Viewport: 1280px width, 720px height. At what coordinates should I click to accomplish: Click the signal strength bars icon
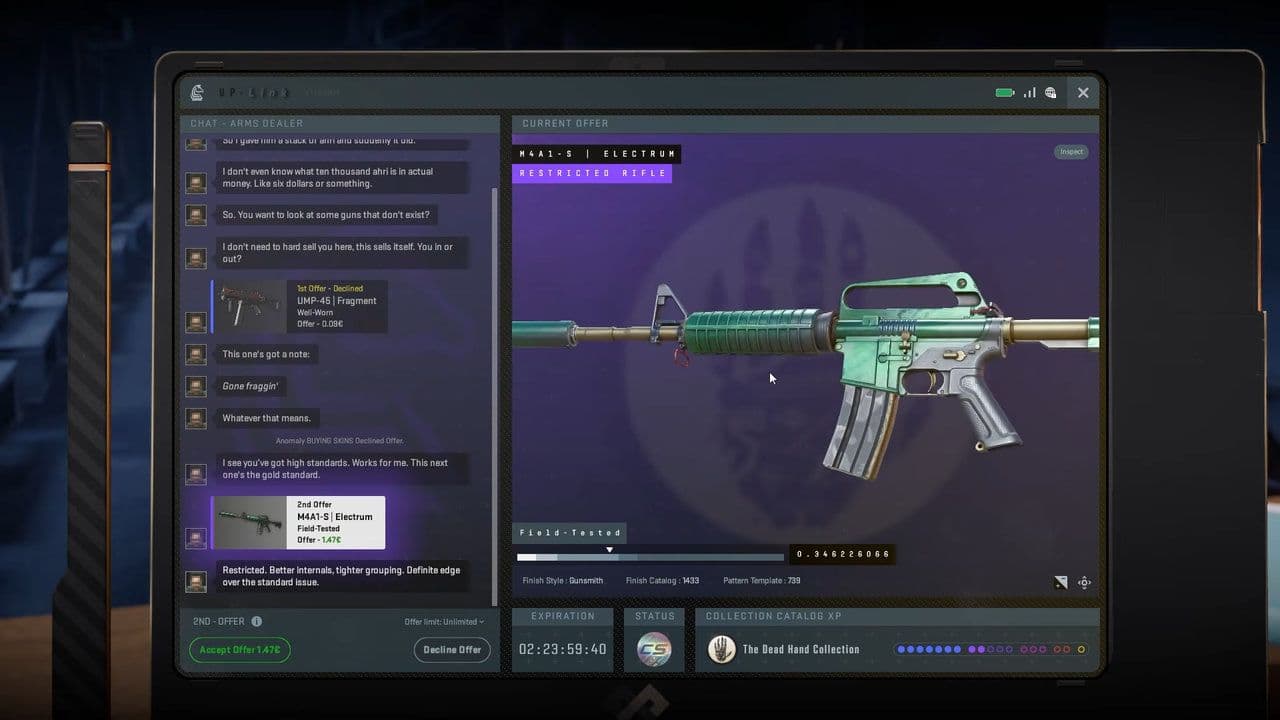click(x=1029, y=91)
